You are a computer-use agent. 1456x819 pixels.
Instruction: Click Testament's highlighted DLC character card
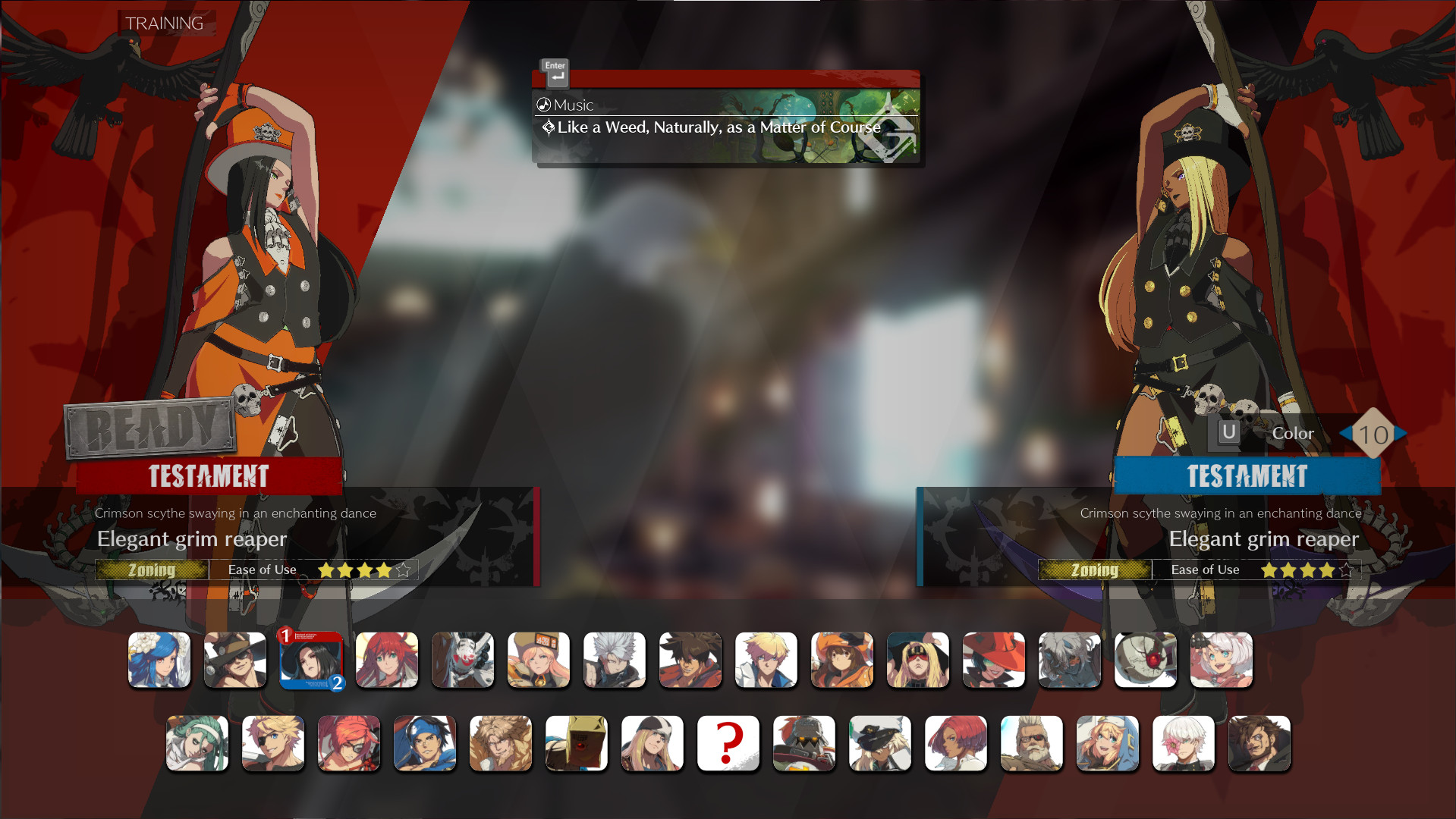pos(313,660)
